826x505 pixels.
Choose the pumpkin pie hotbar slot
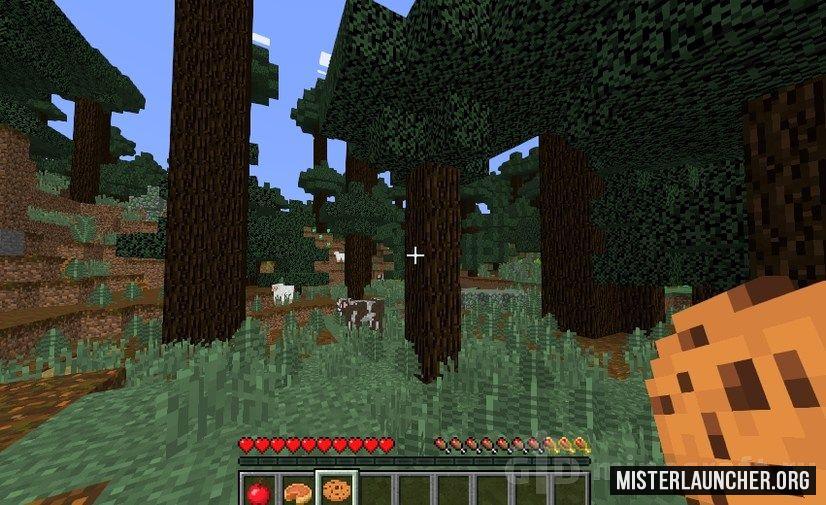click(x=298, y=490)
